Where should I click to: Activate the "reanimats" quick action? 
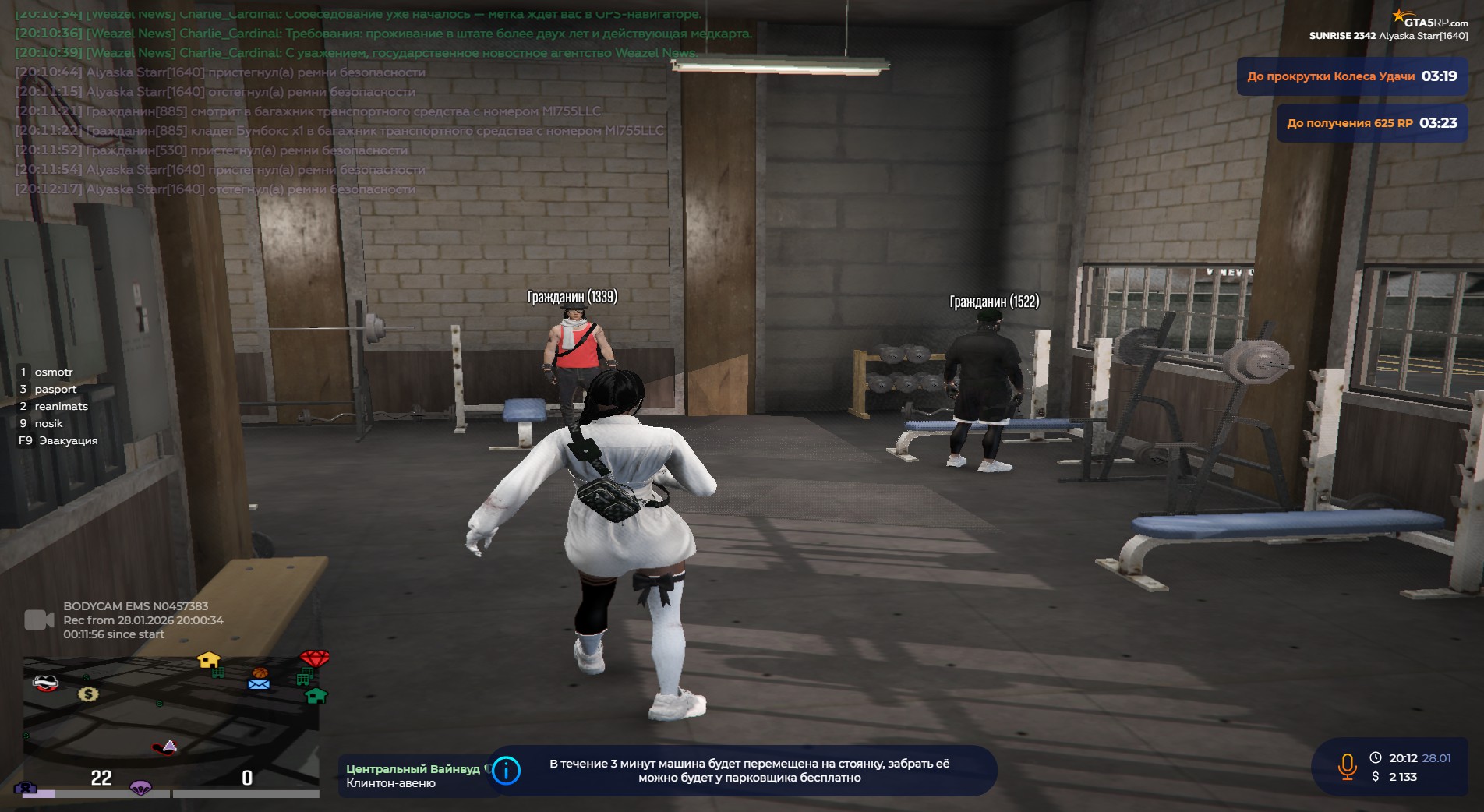click(61, 406)
